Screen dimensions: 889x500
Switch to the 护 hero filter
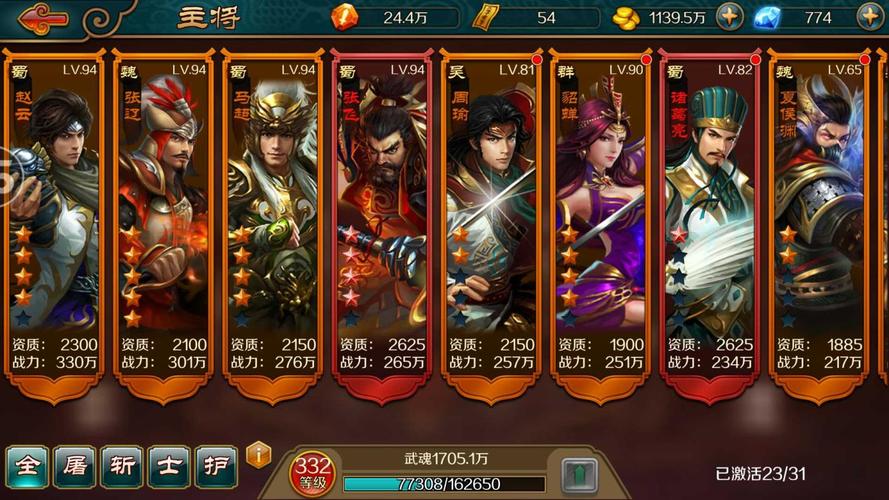215,466
